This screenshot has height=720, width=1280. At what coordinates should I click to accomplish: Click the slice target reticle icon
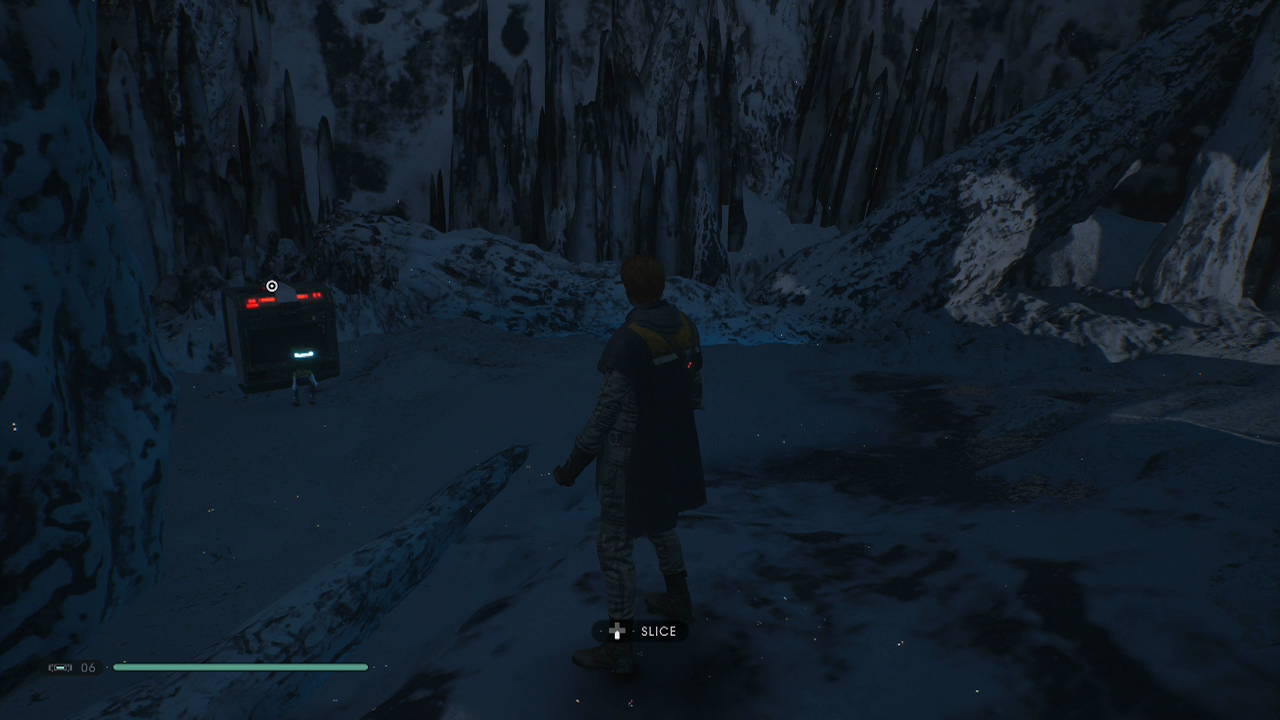coord(271,285)
